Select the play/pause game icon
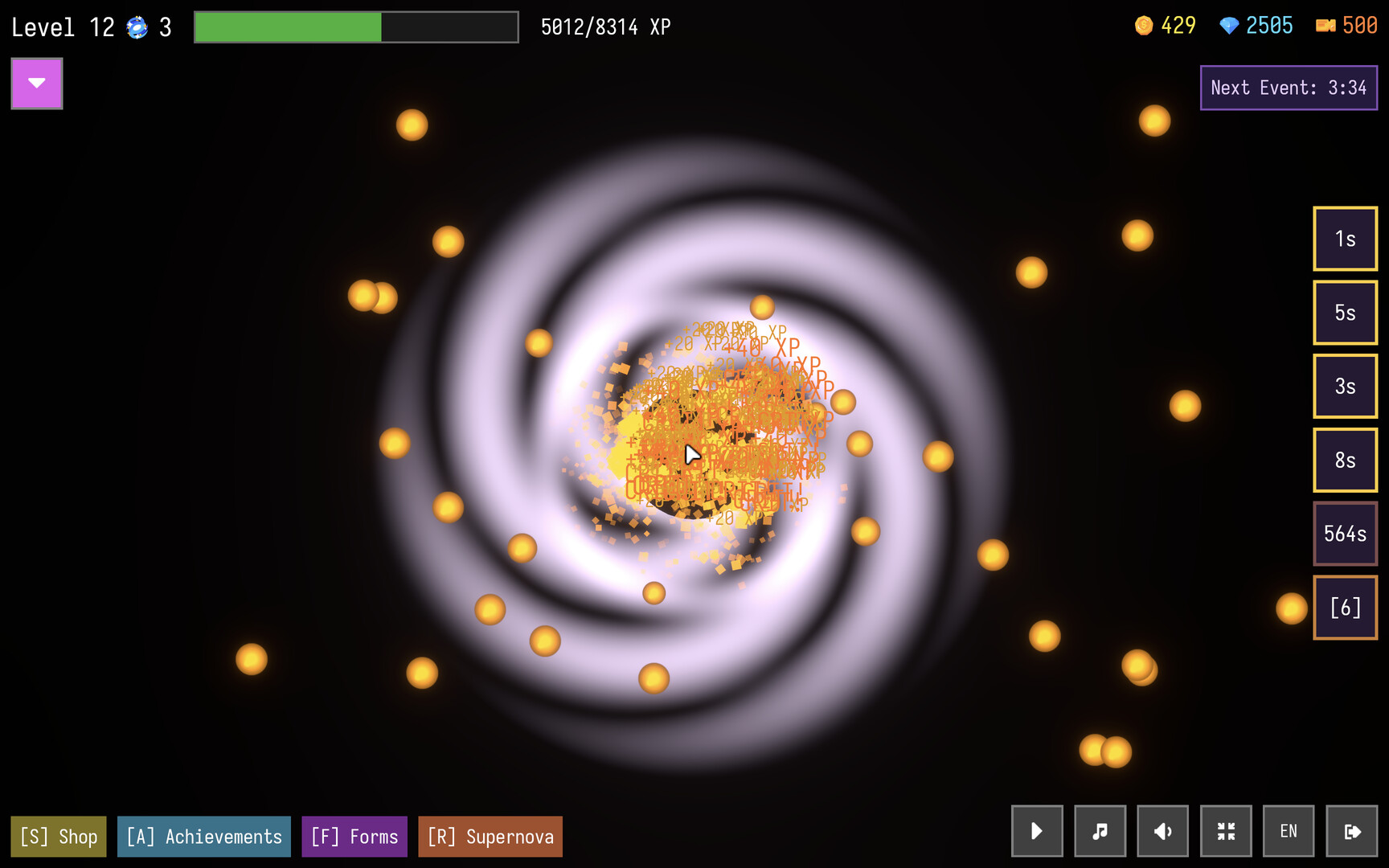 coord(1036,831)
